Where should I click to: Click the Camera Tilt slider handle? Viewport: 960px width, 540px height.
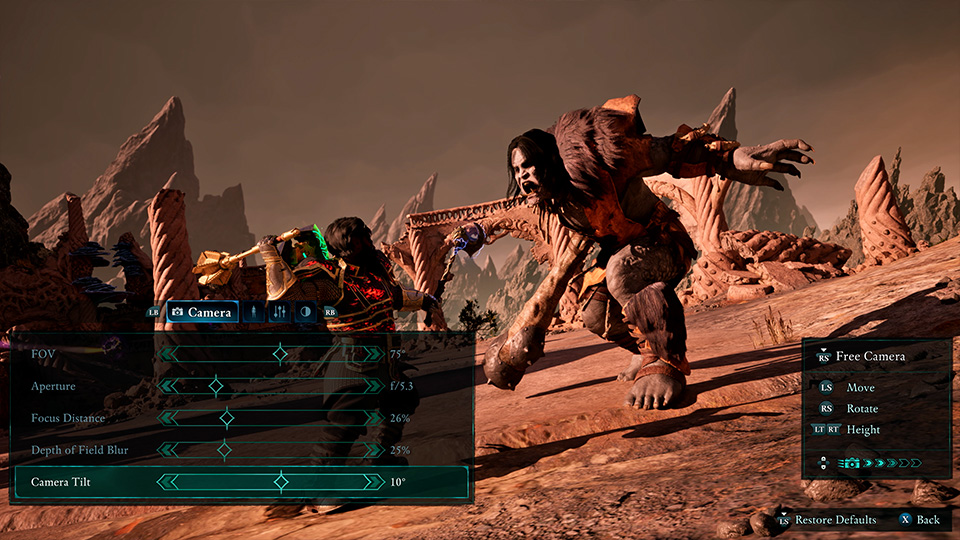pyautogui.click(x=281, y=482)
